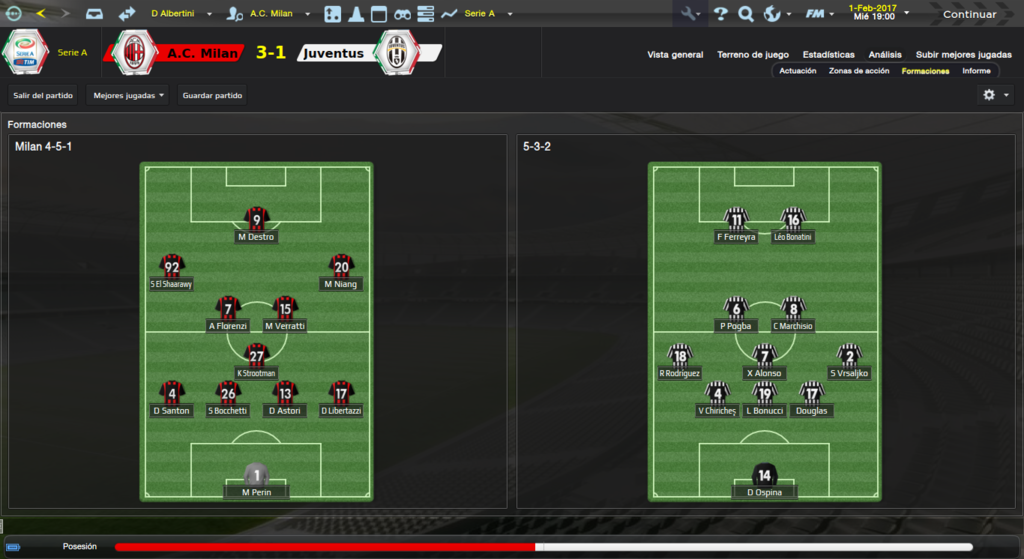Show the Estadísticas tab

(828, 55)
